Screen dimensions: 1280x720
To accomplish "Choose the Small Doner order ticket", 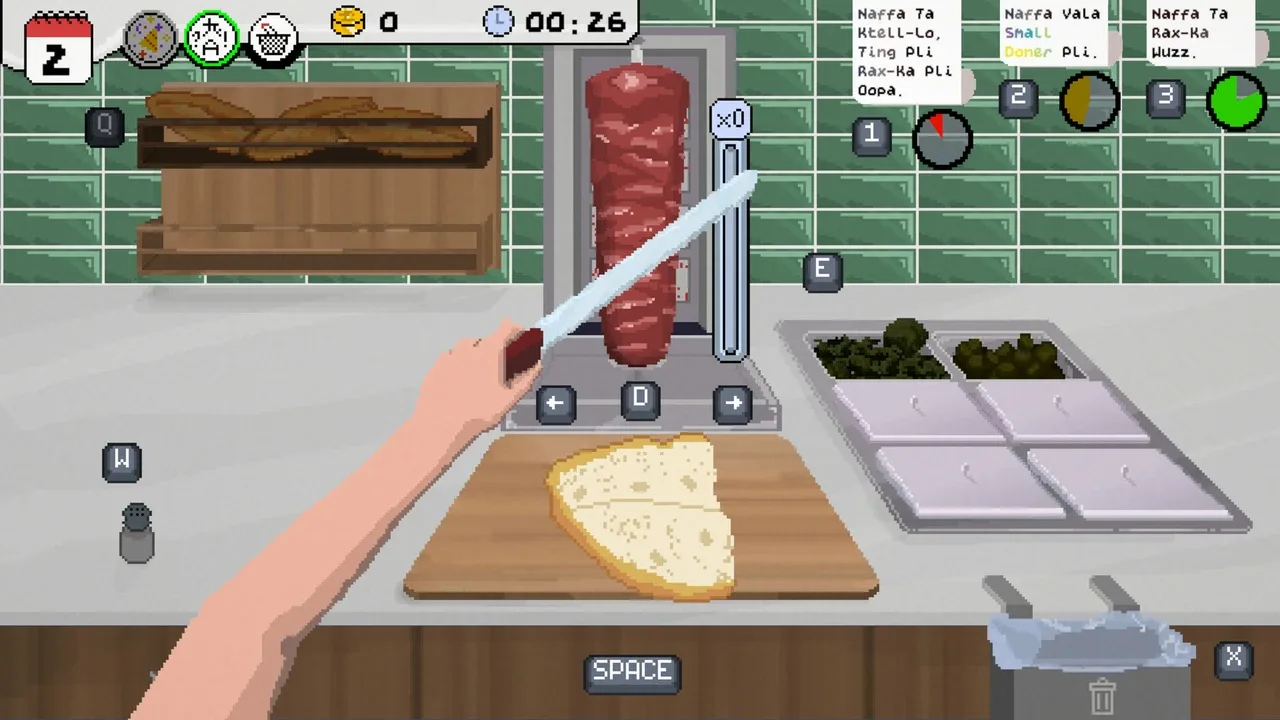I will pos(1052,32).
